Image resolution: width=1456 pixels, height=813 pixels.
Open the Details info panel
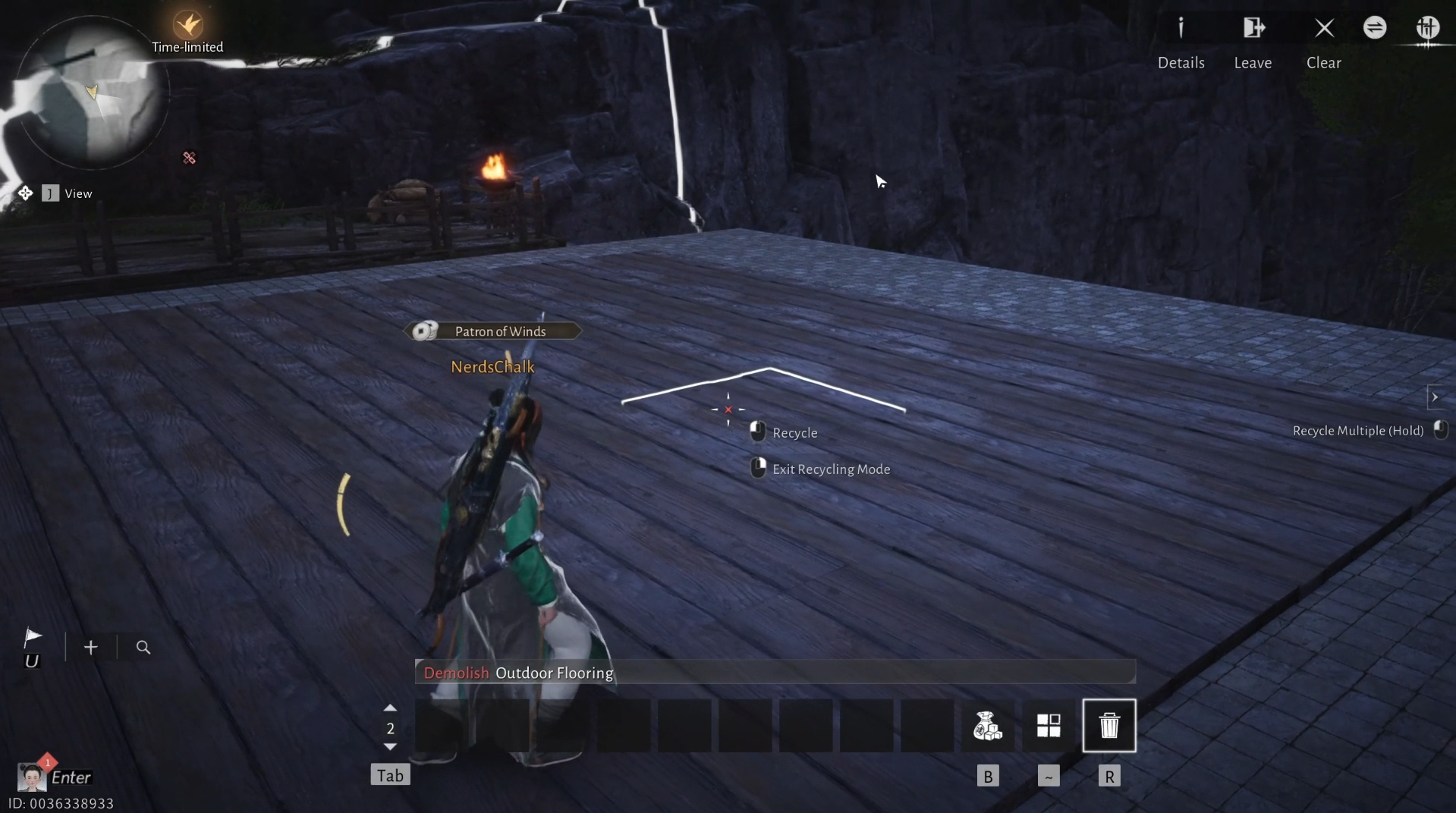click(x=1181, y=30)
